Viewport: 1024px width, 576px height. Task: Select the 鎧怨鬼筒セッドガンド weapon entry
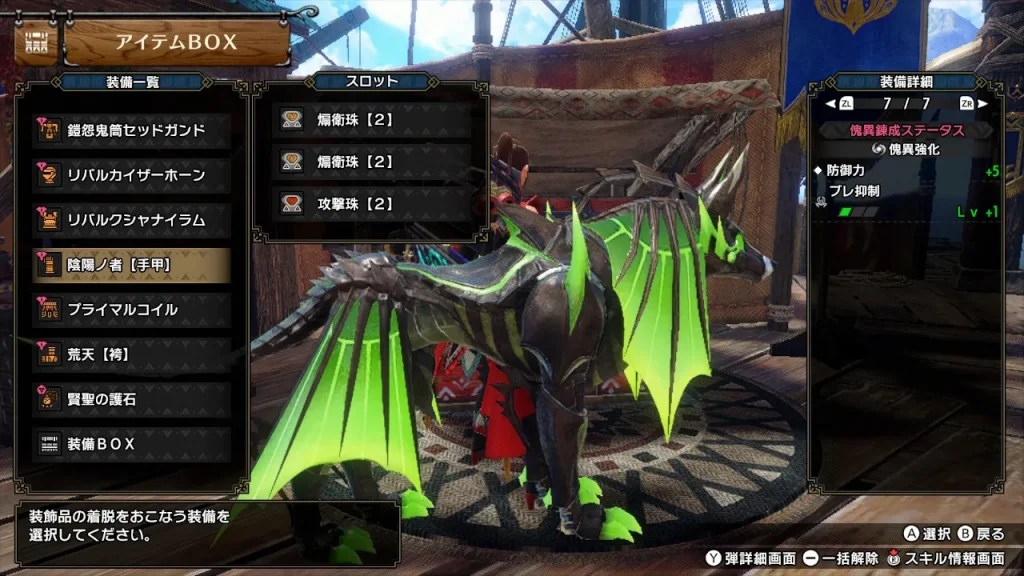pos(132,130)
